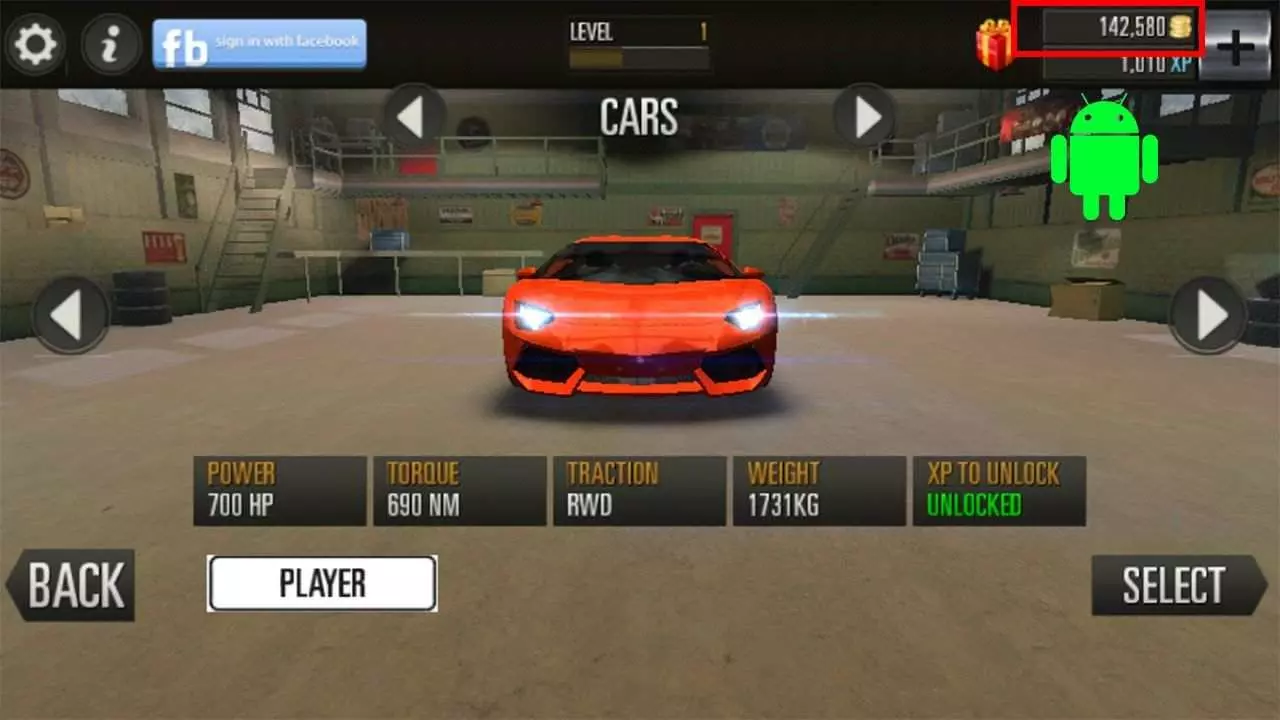Open the settings gear icon
Viewport: 1280px width, 720px height.
click(x=37, y=44)
